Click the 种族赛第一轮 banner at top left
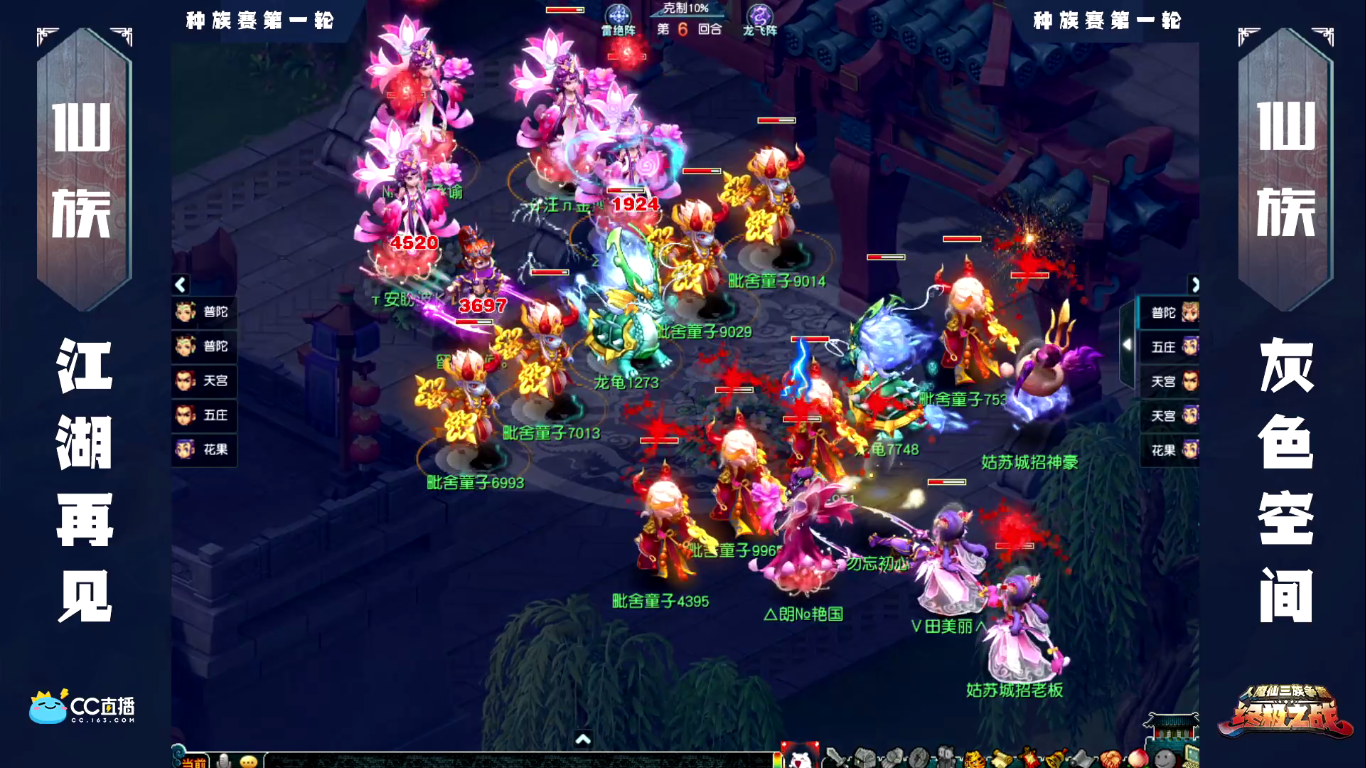Image resolution: width=1366 pixels, height=768 pixels. pos(258,17)
